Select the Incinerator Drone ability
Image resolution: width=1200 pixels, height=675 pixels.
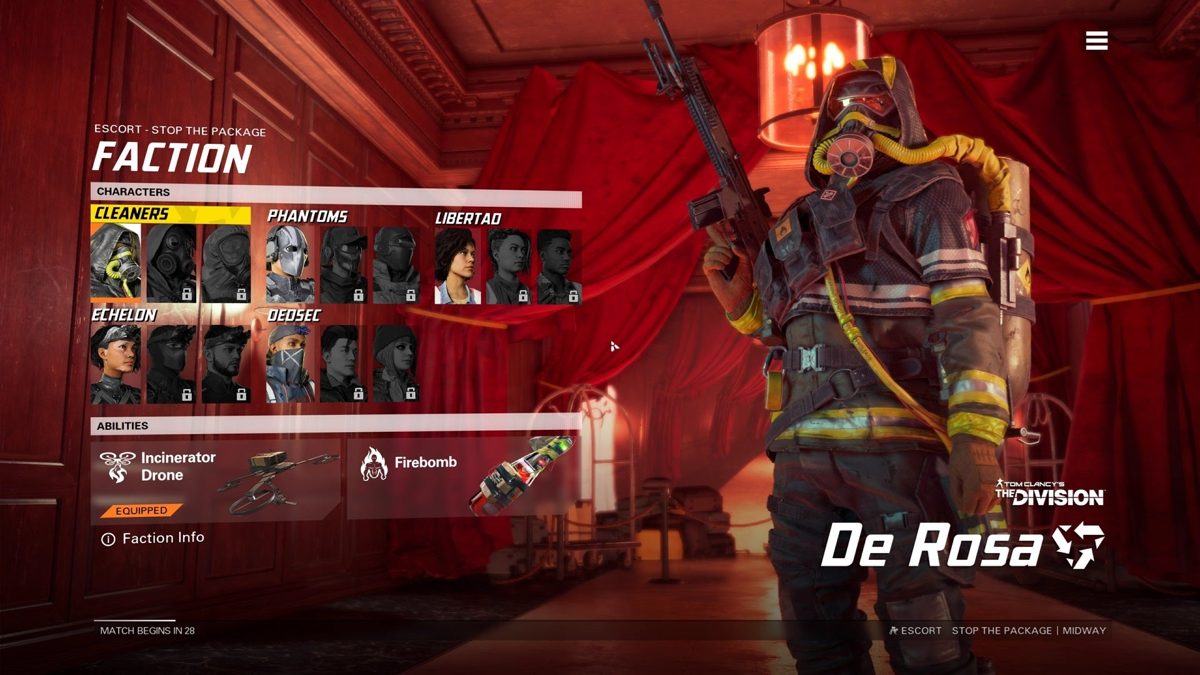[x=216, y=480]
